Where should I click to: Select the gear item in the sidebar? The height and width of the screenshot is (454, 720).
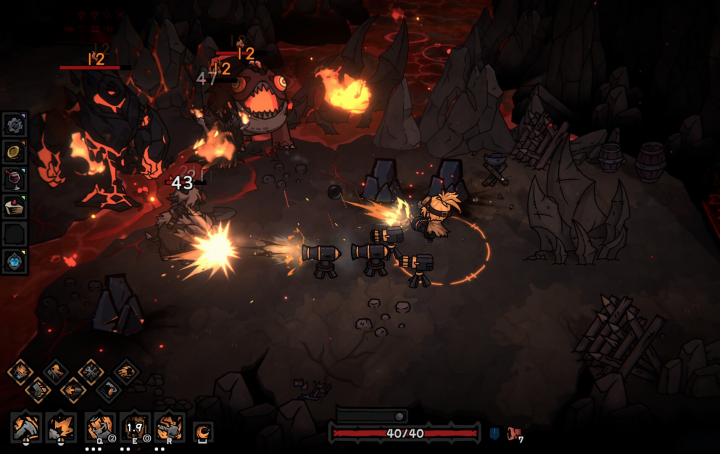(15, 124)
